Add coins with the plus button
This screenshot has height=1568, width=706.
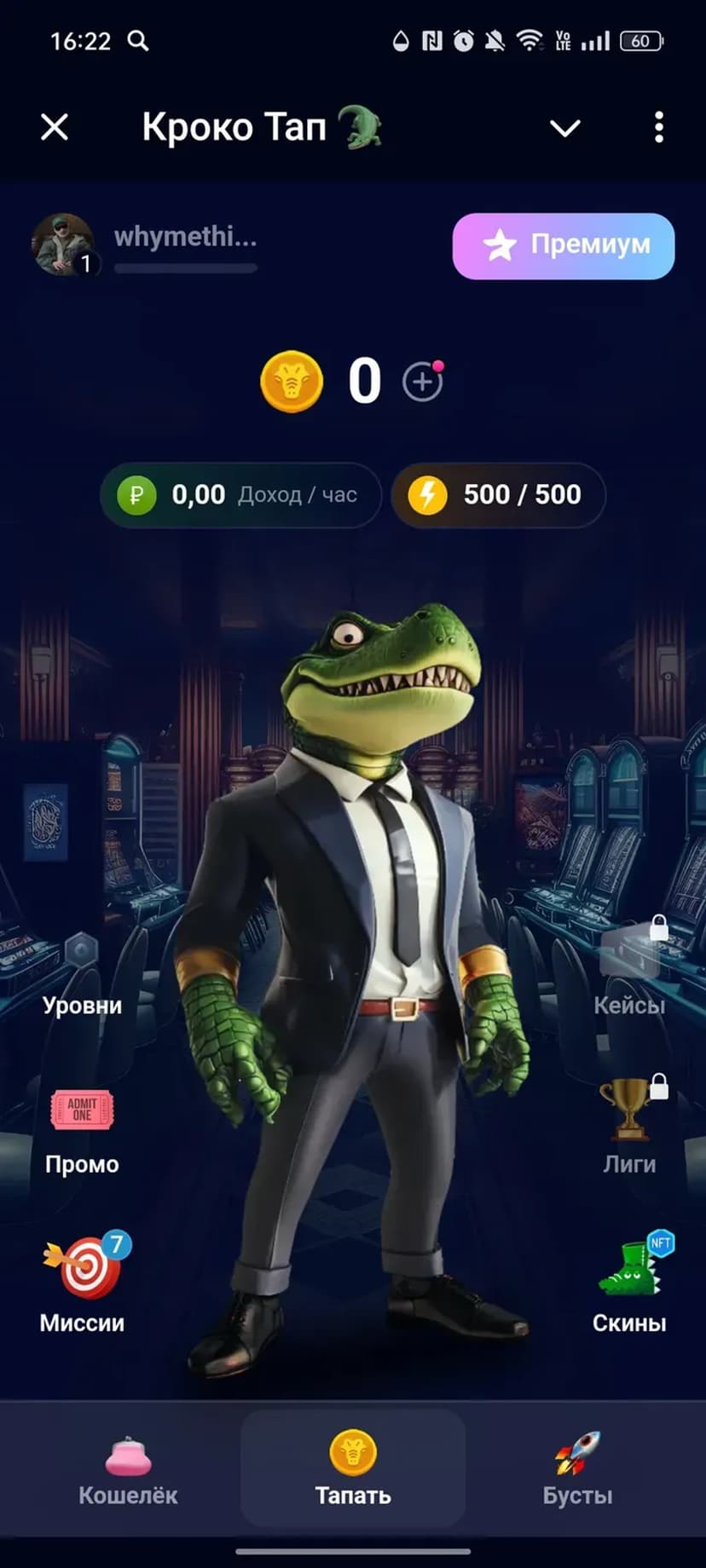(422, 382)
